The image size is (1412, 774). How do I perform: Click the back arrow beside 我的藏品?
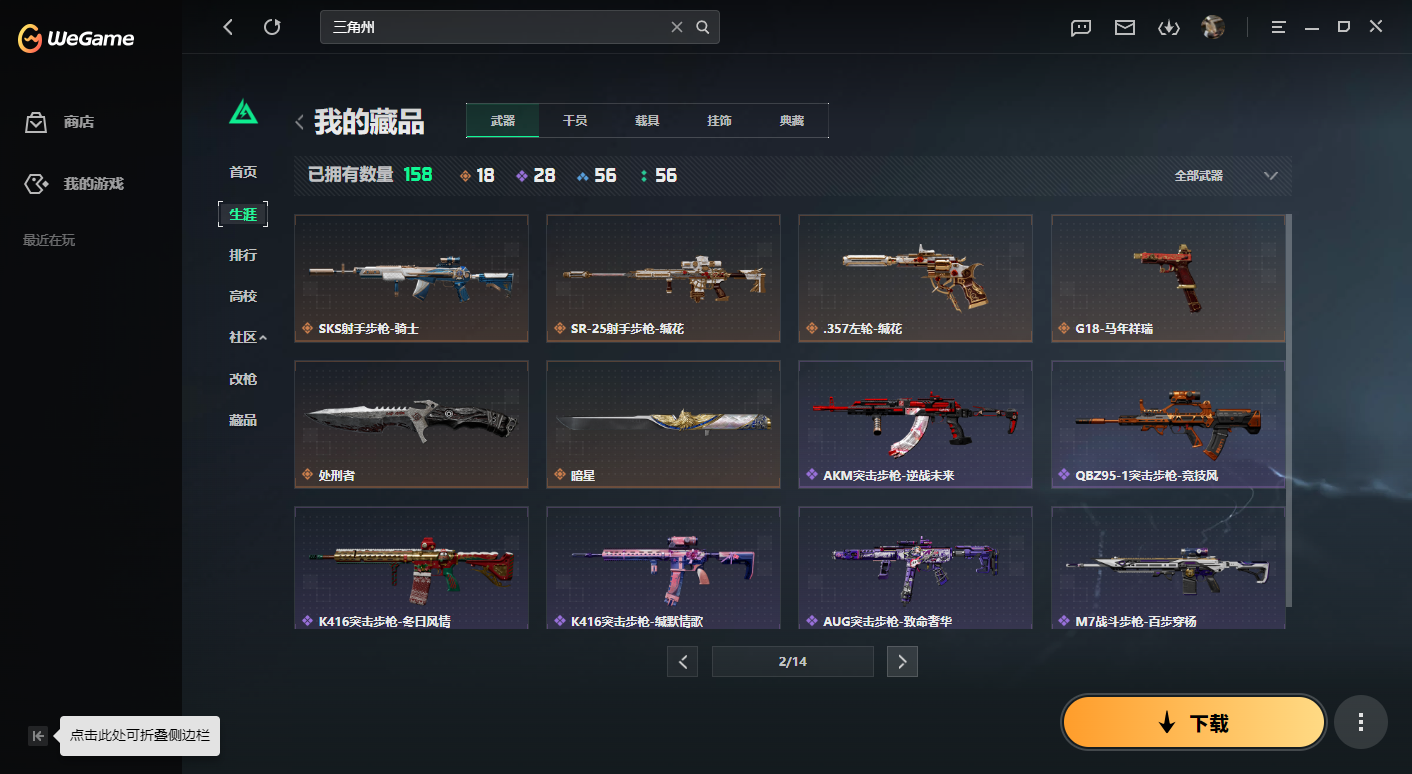click(x=299, y=120)
